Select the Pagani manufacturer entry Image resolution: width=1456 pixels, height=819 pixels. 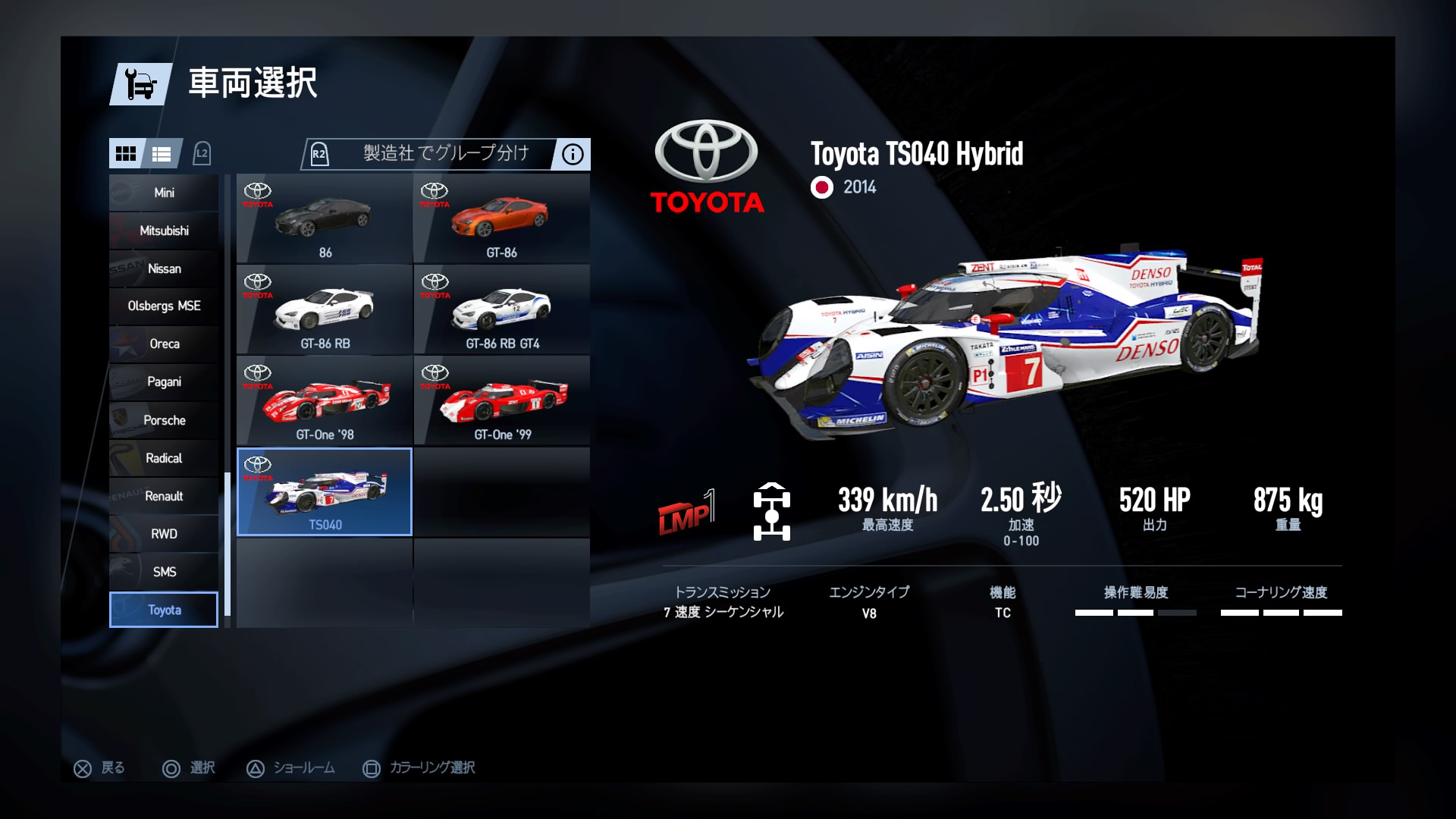163,381
